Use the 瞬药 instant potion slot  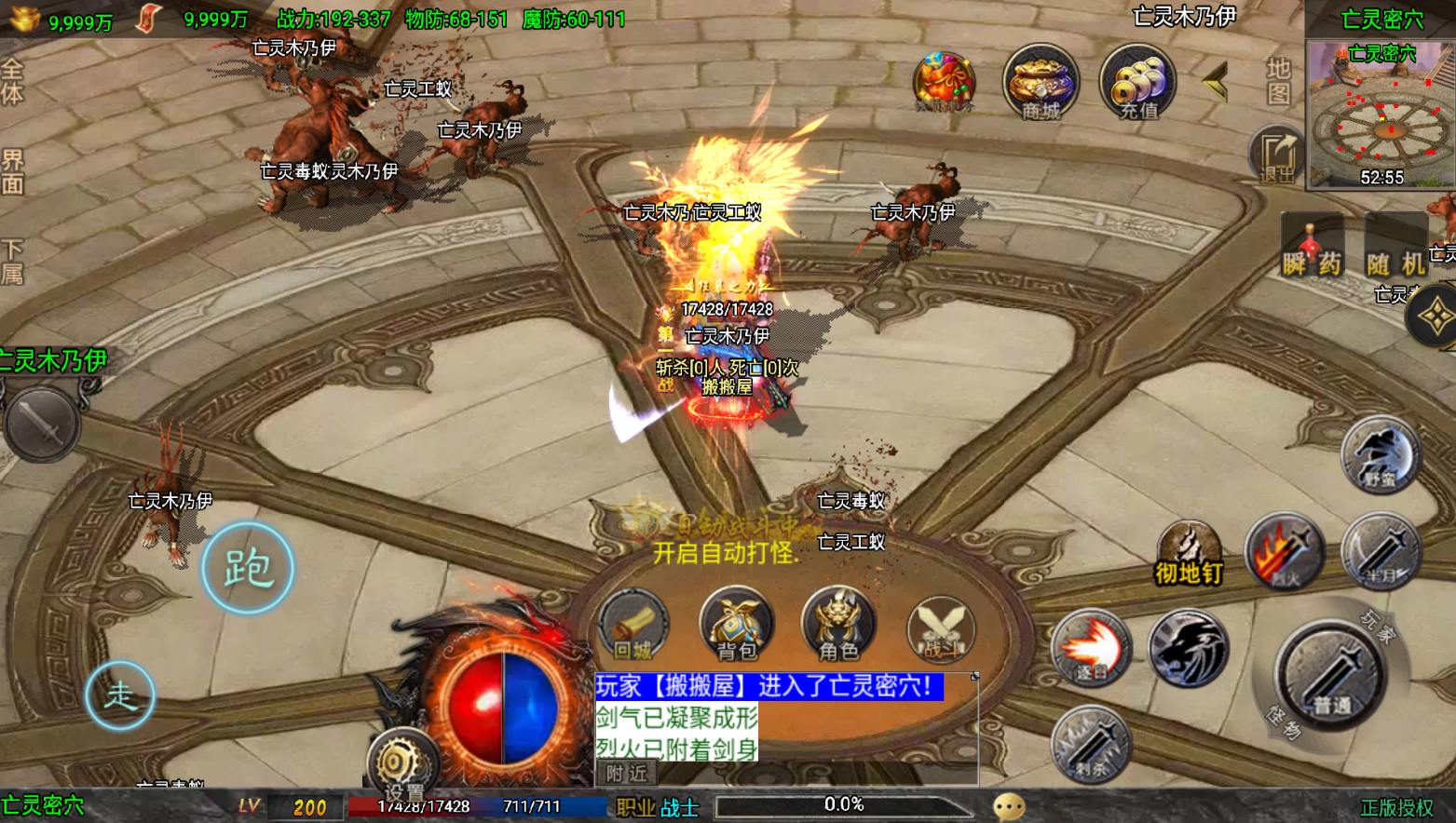point(1312,246)
